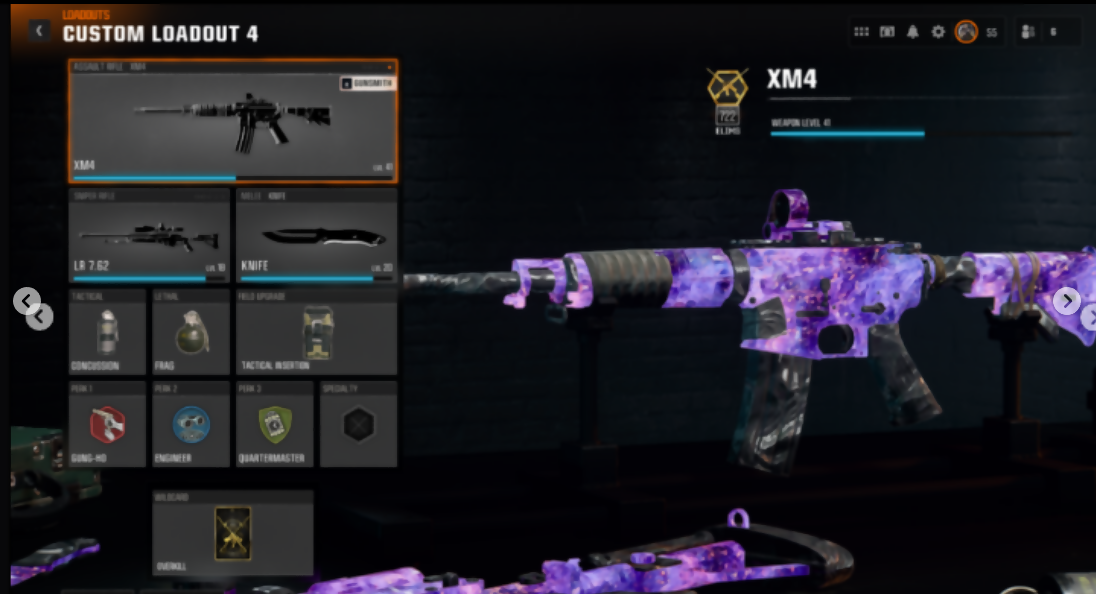Open the notifications bell

(x=912, y=32)
